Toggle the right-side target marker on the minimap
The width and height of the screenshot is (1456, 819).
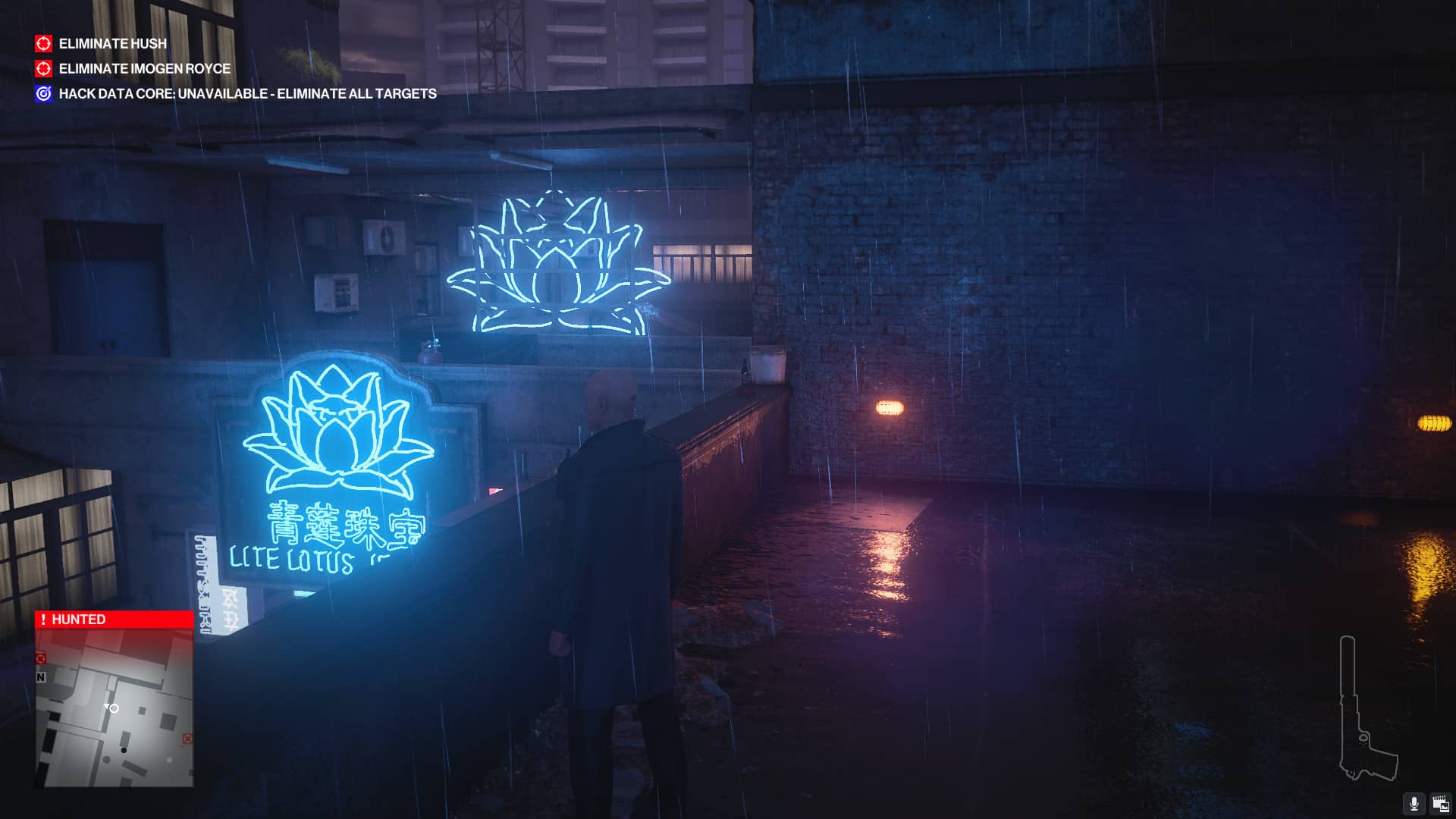click(x=187, y=738)
